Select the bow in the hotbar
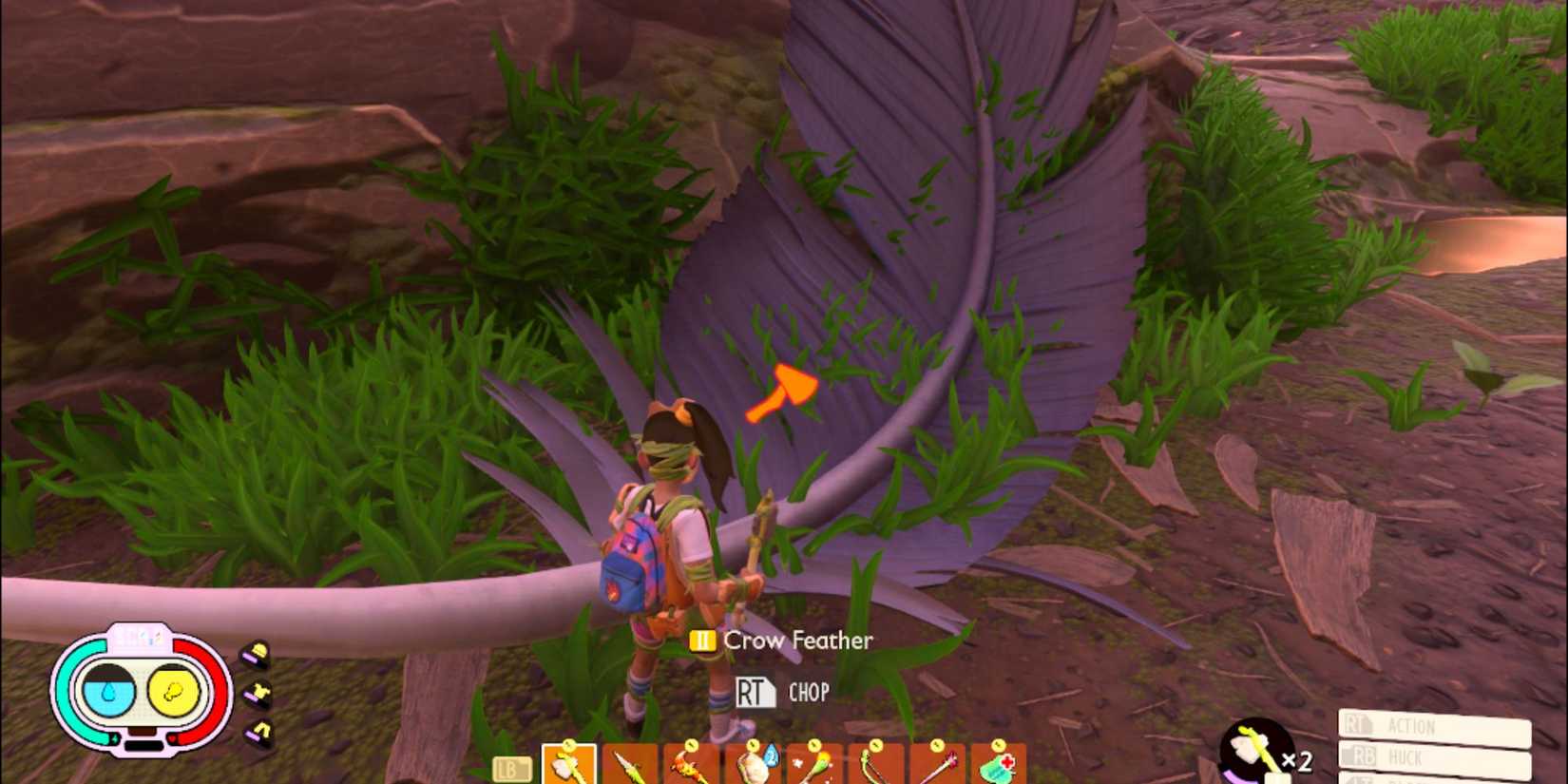The height and width of the screenshot is (784, 1568). 875,765
